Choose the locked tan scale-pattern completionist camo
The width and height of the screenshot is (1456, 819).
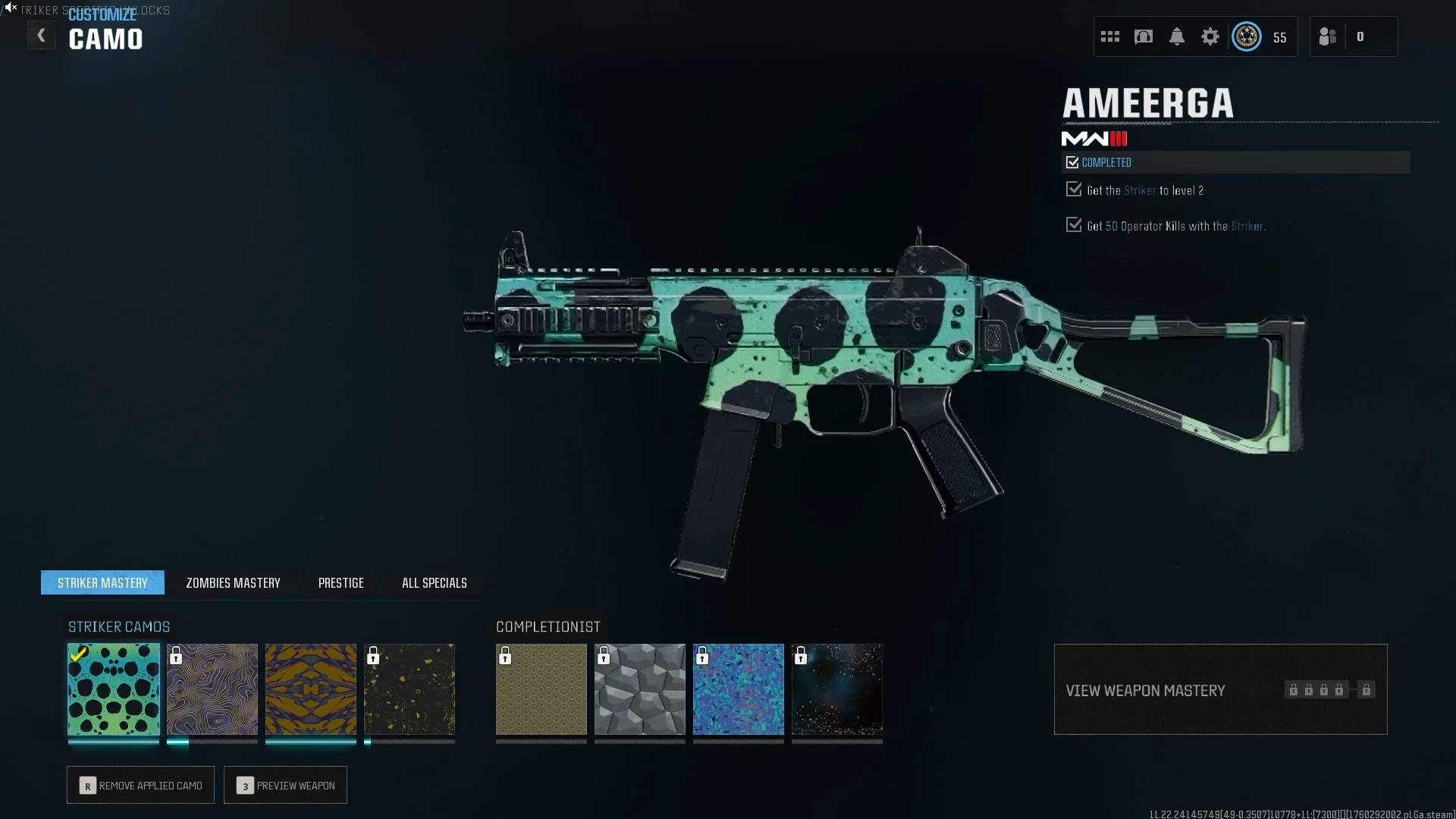pyautogui.click(x=541, y=689)
